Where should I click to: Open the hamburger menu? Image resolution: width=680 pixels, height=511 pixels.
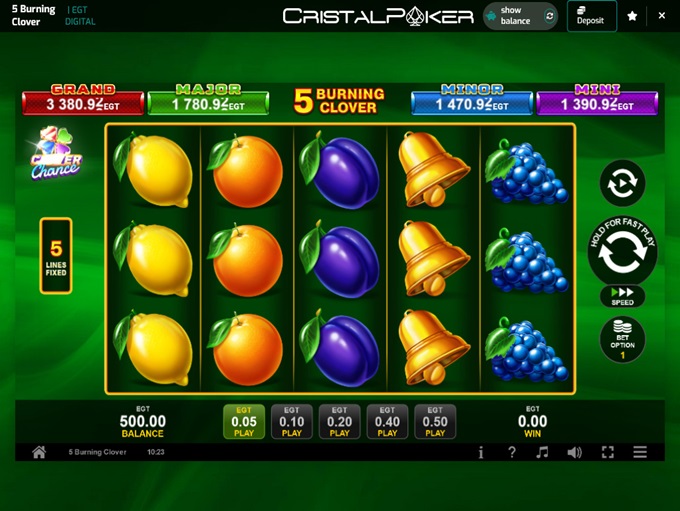pyautogui.click(x=640, y=452)
